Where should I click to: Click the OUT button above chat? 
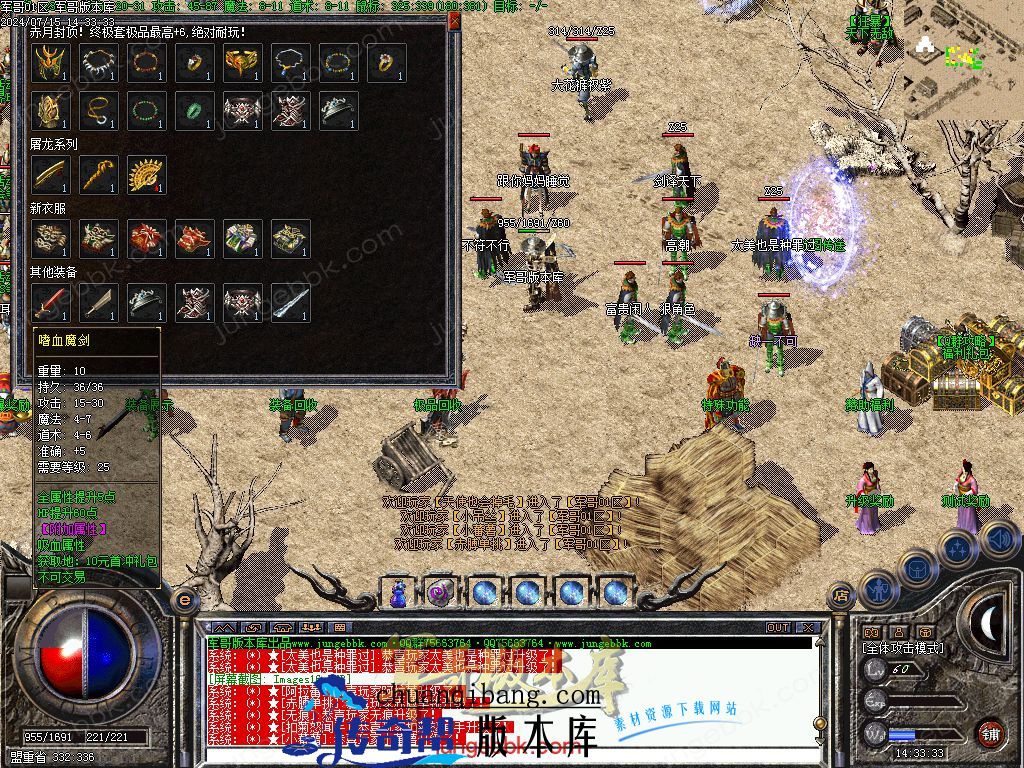pos(778,628)
